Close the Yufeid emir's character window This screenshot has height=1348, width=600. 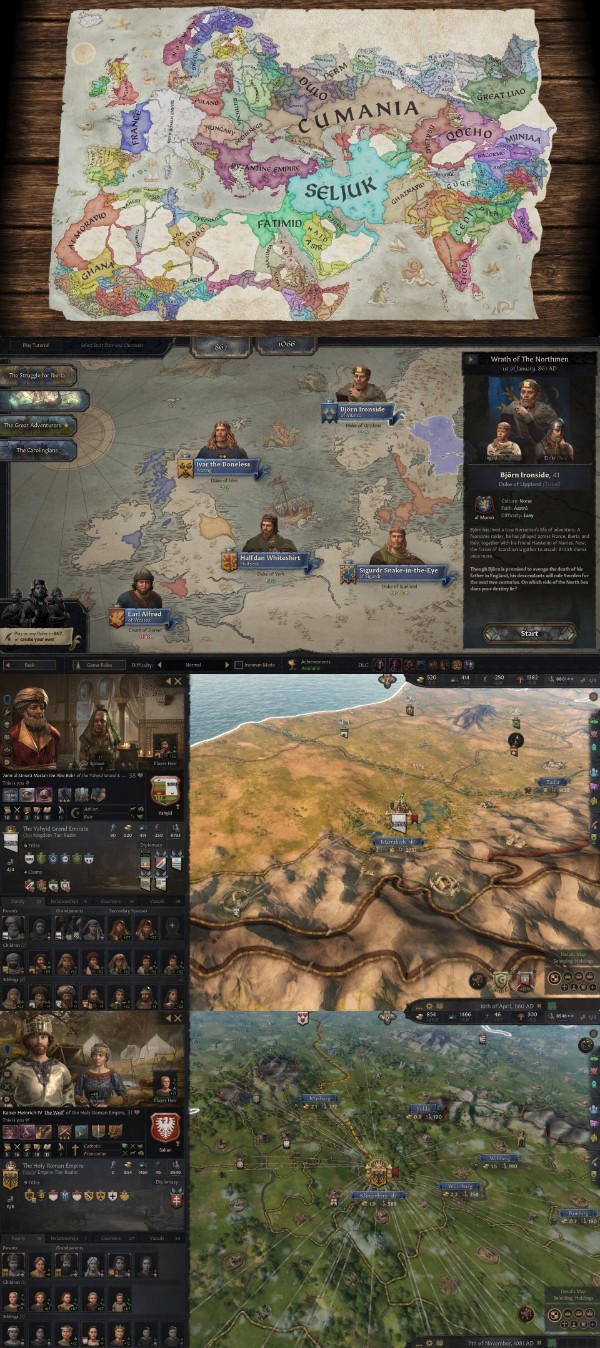[178, 681]
